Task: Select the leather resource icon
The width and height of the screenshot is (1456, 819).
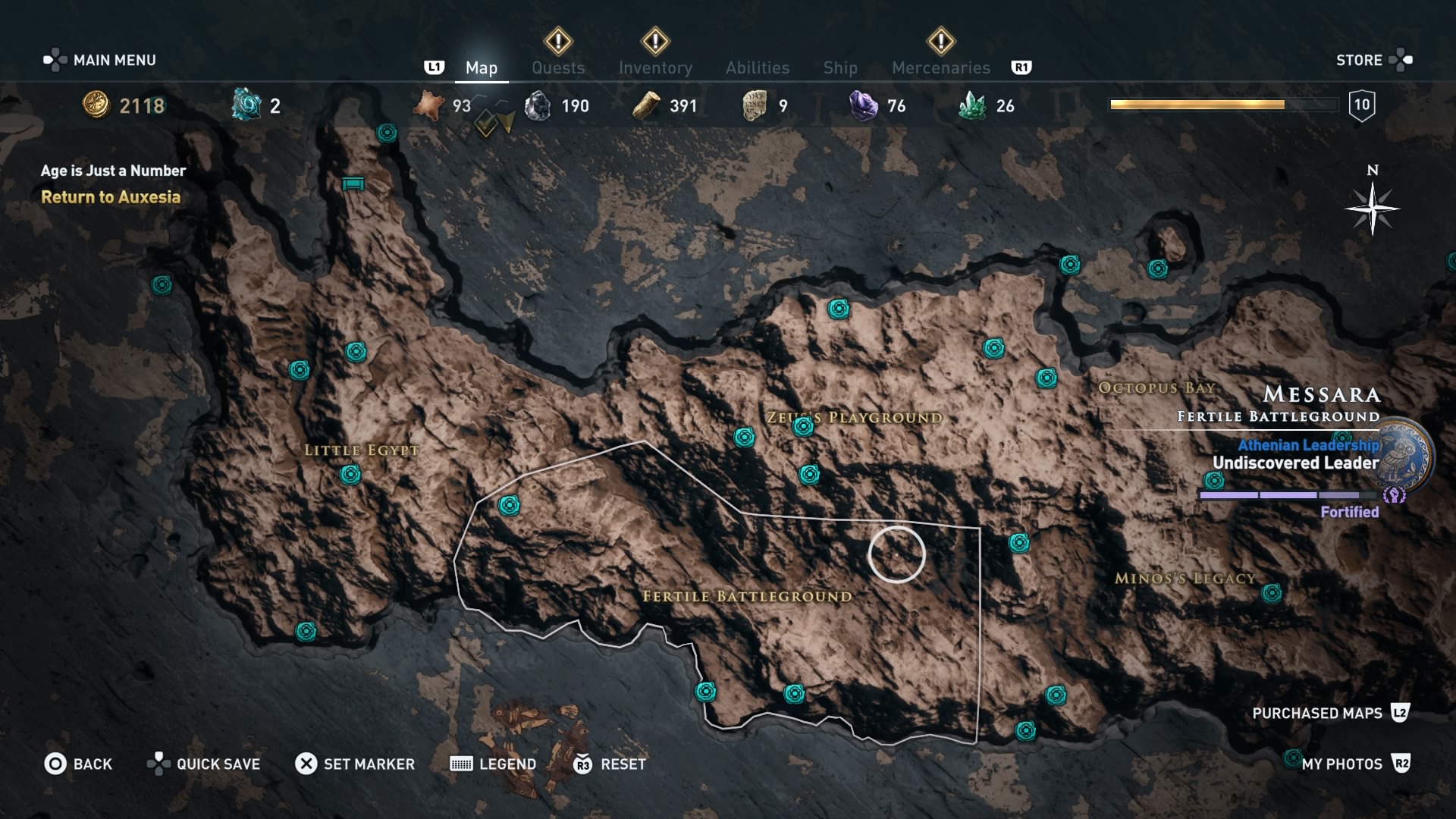Action: [x=428, y=105]
